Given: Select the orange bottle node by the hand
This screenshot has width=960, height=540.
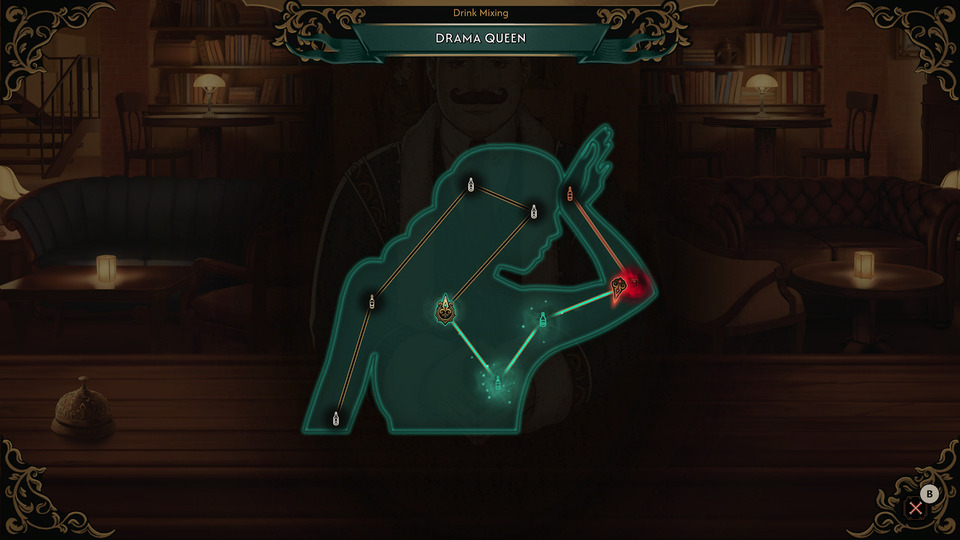Looking at the screenshot, I should pos(570,193).
